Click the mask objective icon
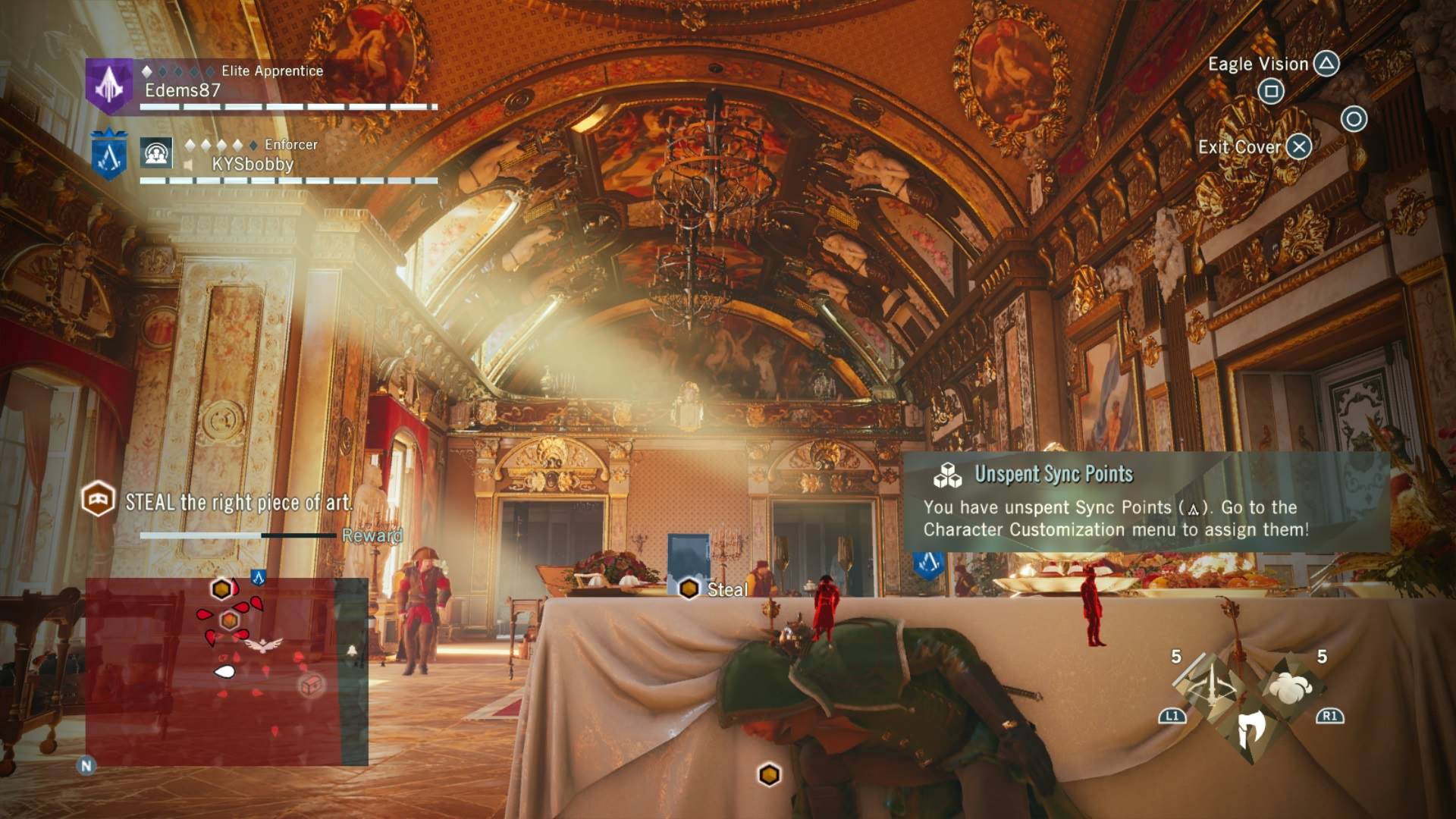This screenshot has width=1456, height=819. click(x=99, y=500)
